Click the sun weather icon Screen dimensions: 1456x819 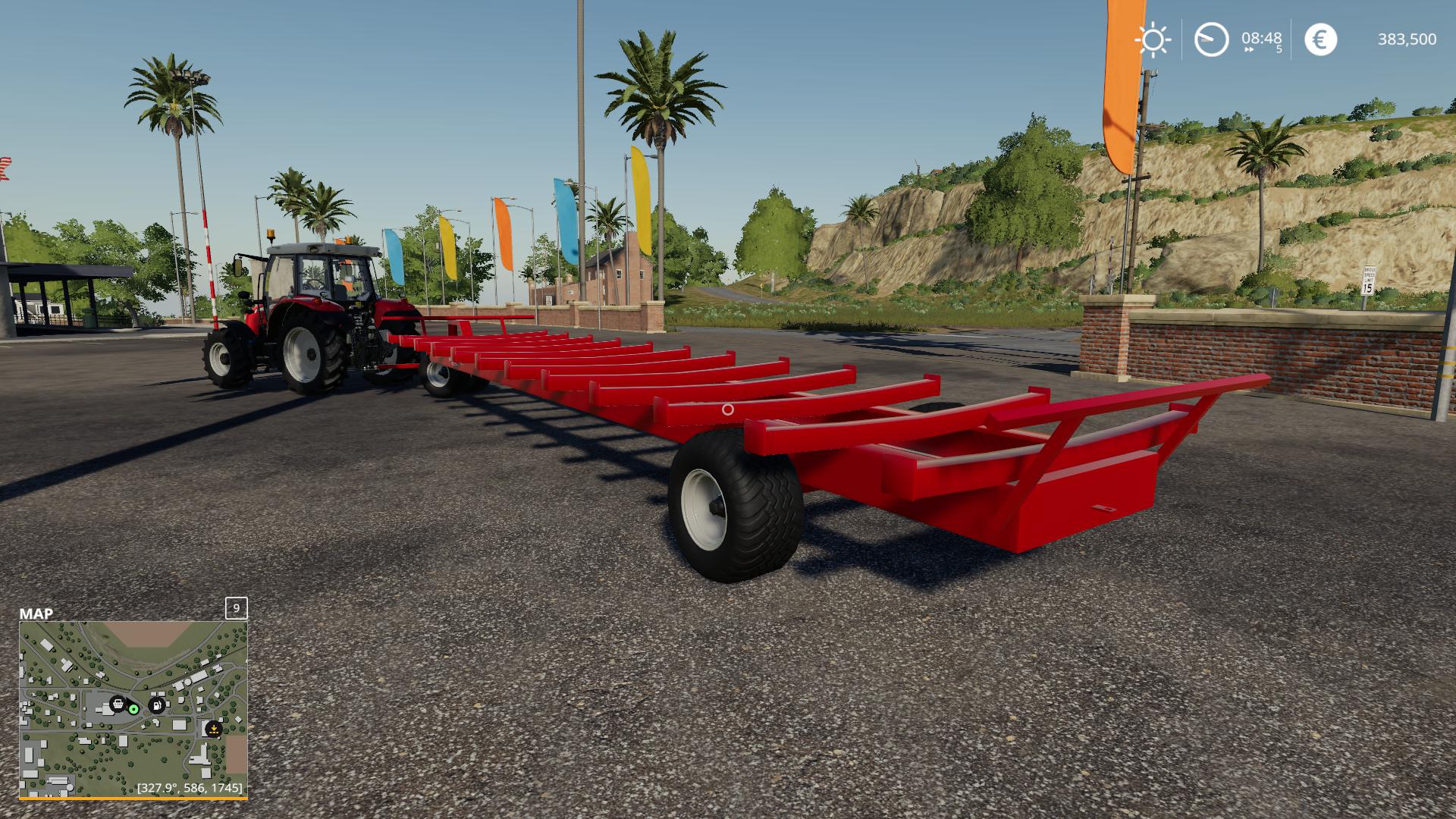click(1153, 39)
